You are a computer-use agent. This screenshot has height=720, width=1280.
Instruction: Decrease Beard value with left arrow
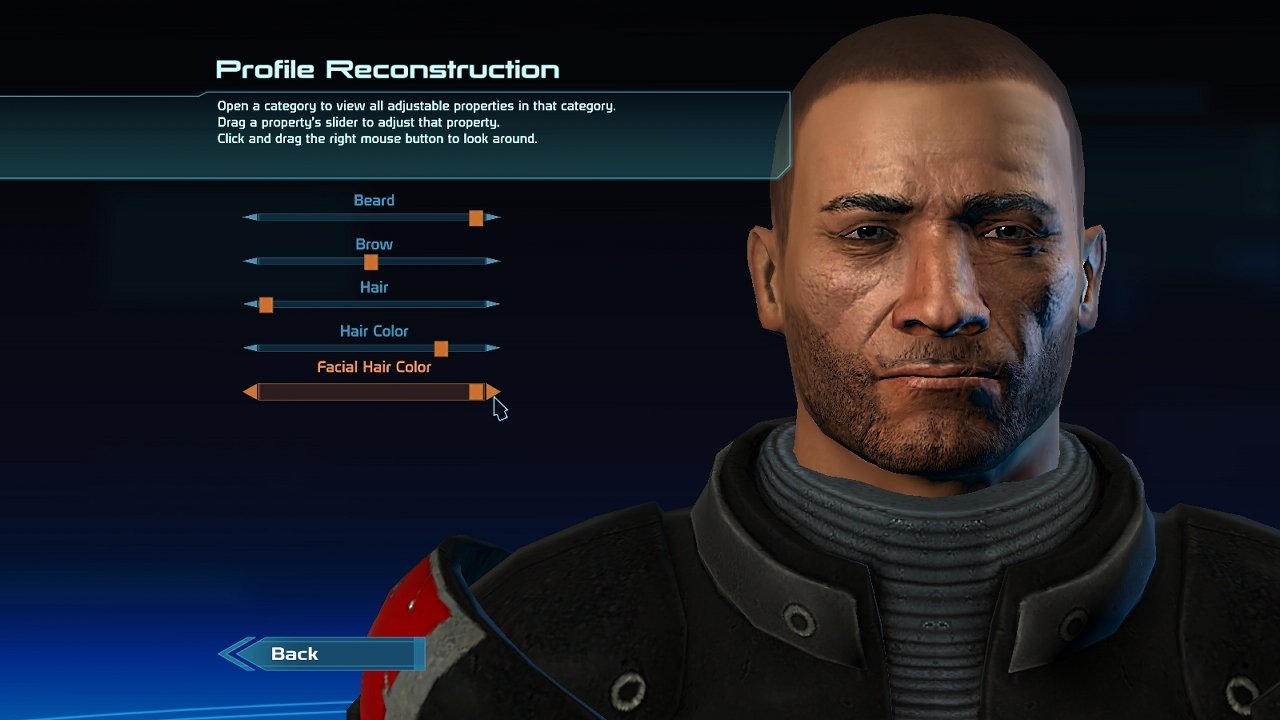[251, 218]
